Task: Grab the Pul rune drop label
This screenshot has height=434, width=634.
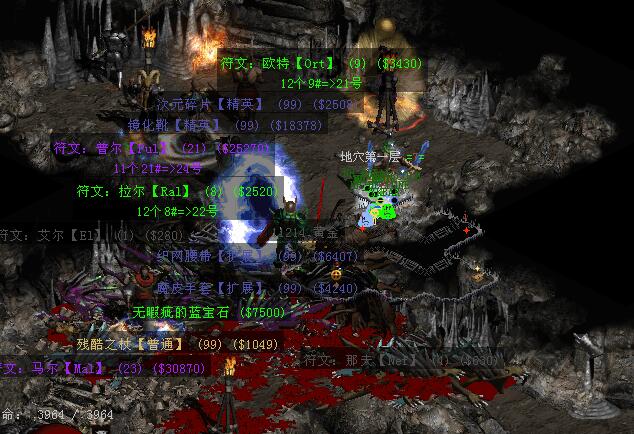Action: click(x=160, y=148)
